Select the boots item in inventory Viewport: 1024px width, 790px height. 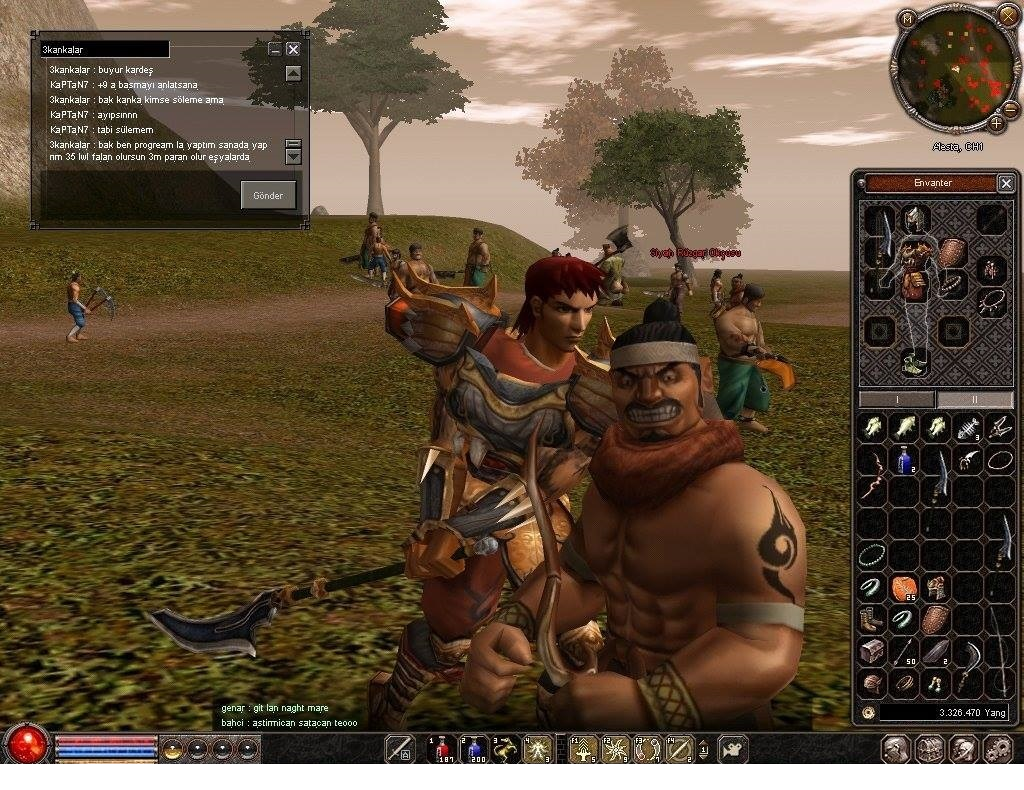[x=873, y=620]
